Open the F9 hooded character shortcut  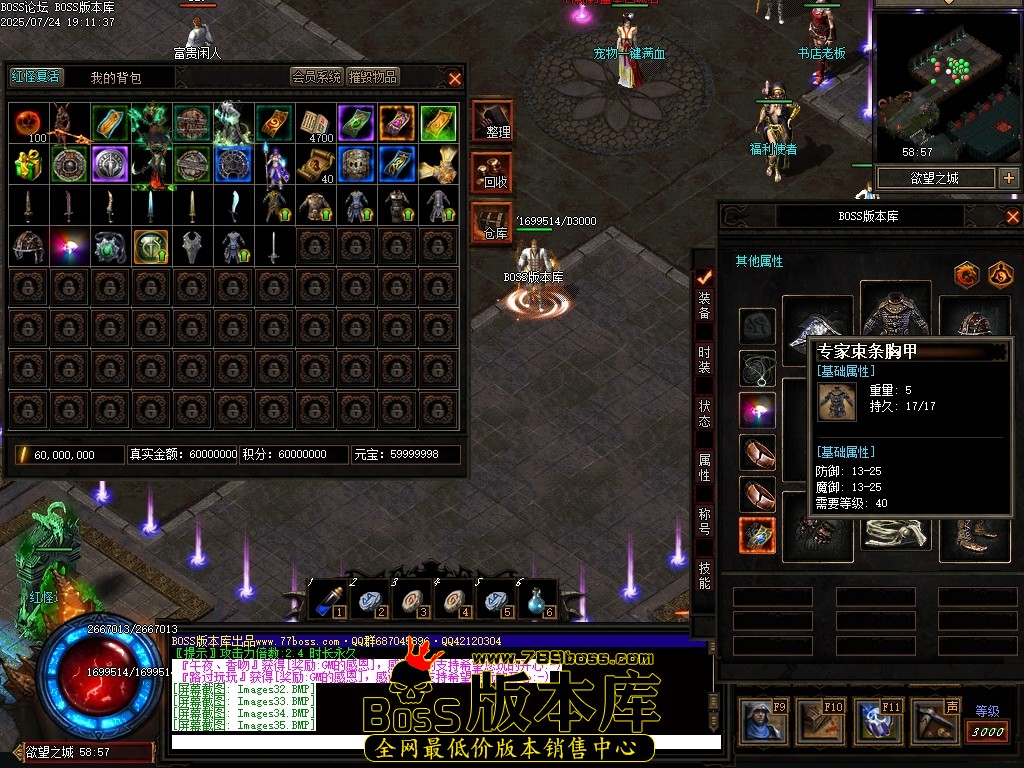click(764, 722)
